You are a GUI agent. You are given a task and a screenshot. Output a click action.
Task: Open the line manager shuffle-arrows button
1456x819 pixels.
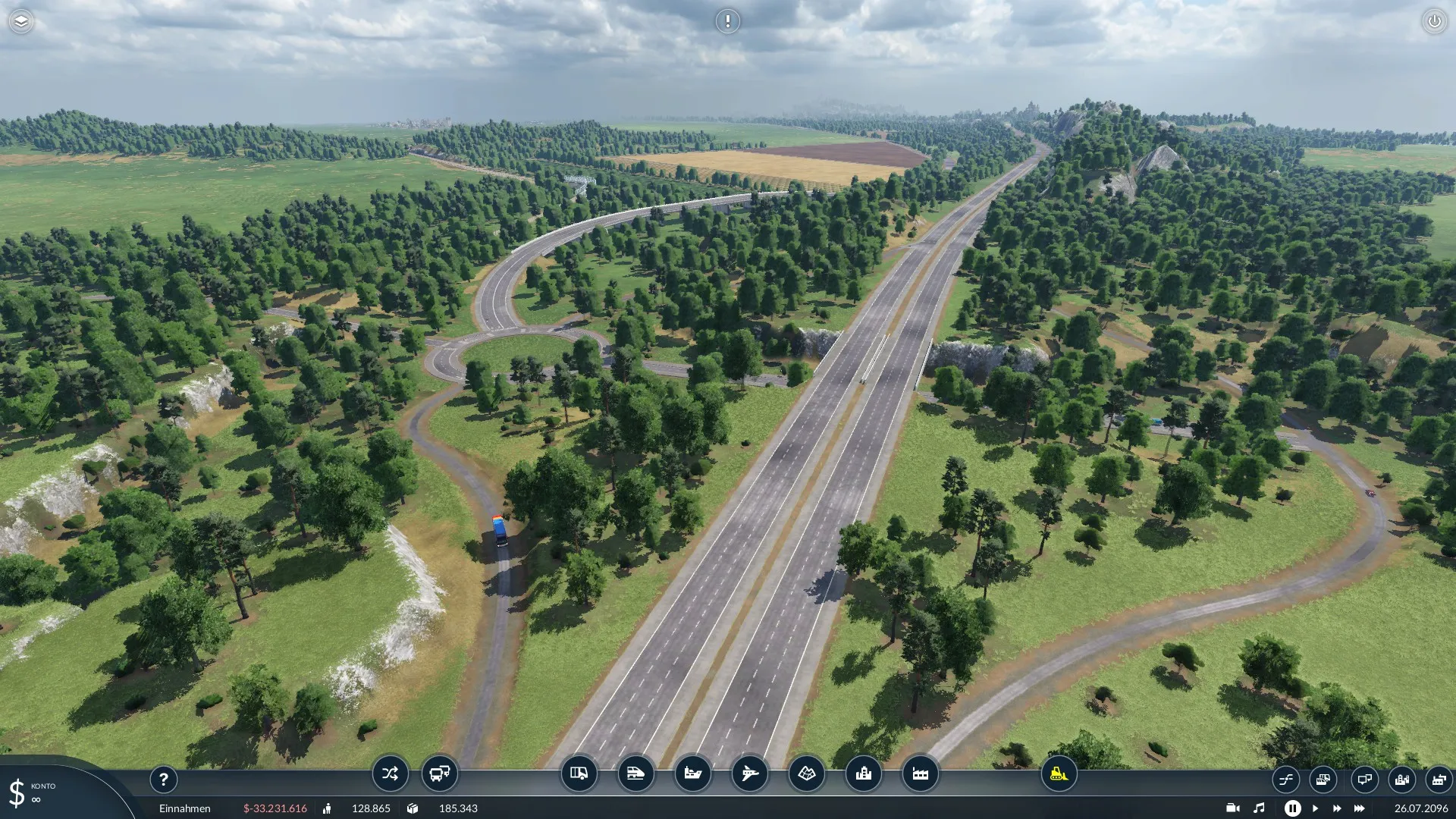pyautogui.click(x=390, y=773)
